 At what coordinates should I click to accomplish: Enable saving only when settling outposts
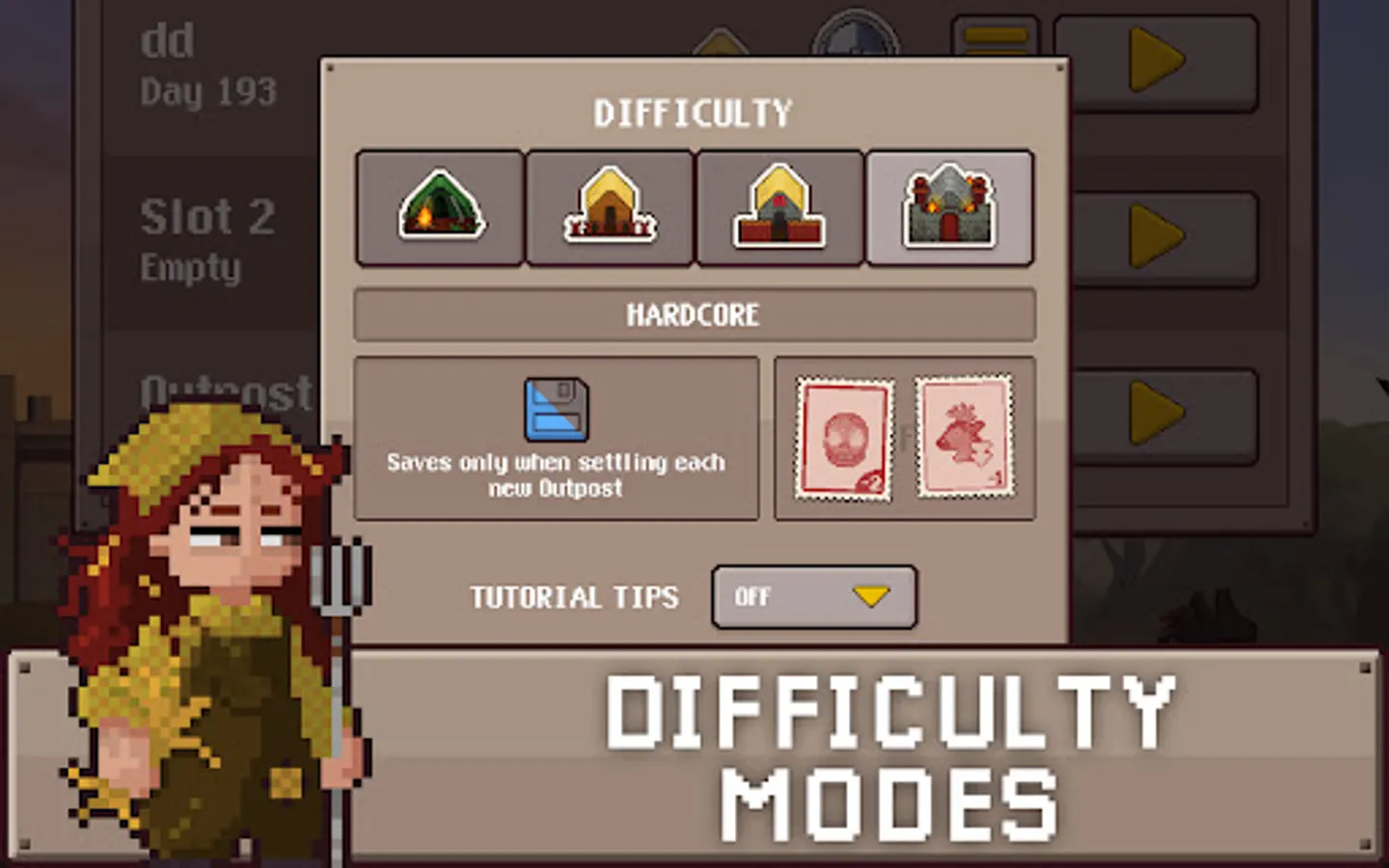[x=556, y=439]
